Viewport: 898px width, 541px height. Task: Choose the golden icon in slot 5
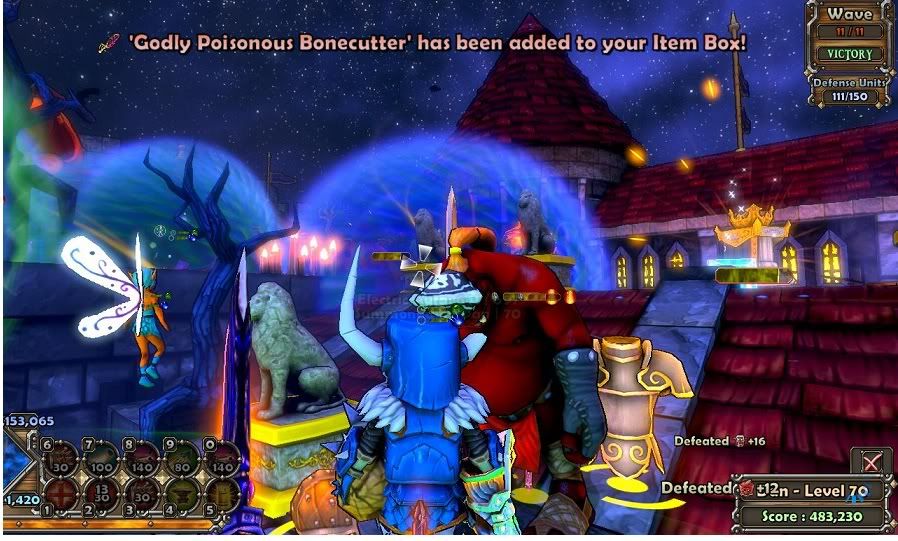[220, 493]
